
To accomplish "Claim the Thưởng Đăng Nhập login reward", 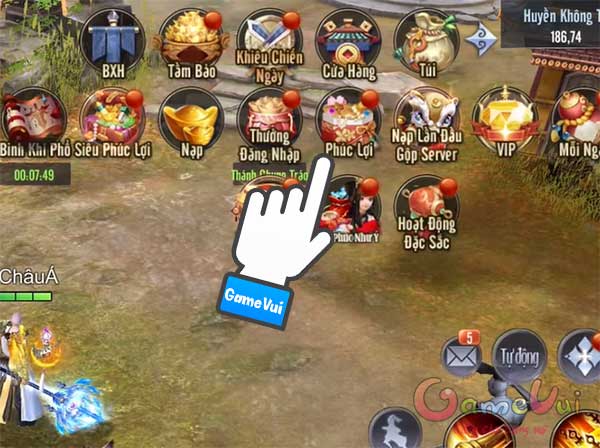I will pyautogui.click(x=268, y=120).
